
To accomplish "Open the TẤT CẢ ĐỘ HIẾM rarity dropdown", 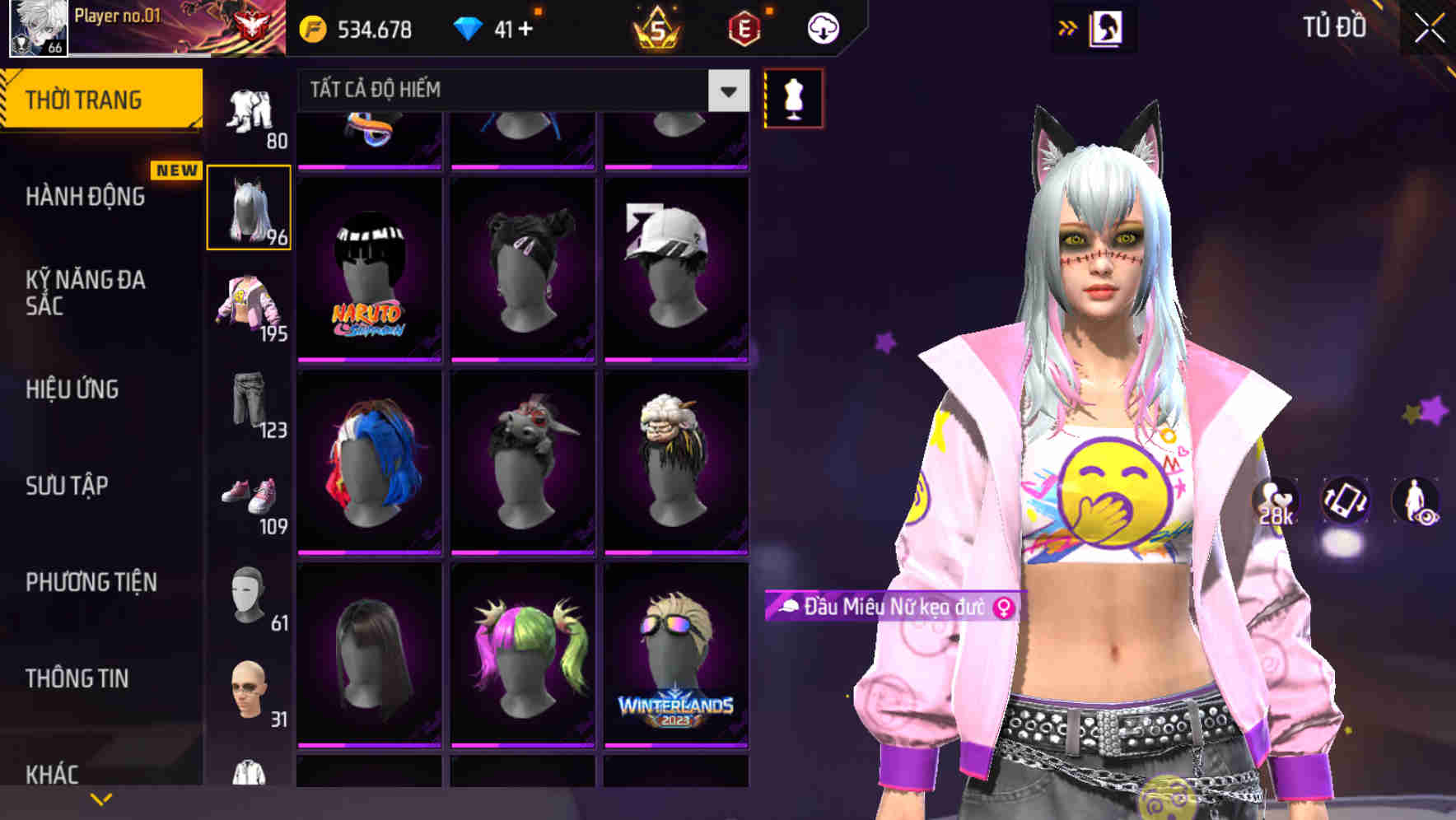I will 517,90.
